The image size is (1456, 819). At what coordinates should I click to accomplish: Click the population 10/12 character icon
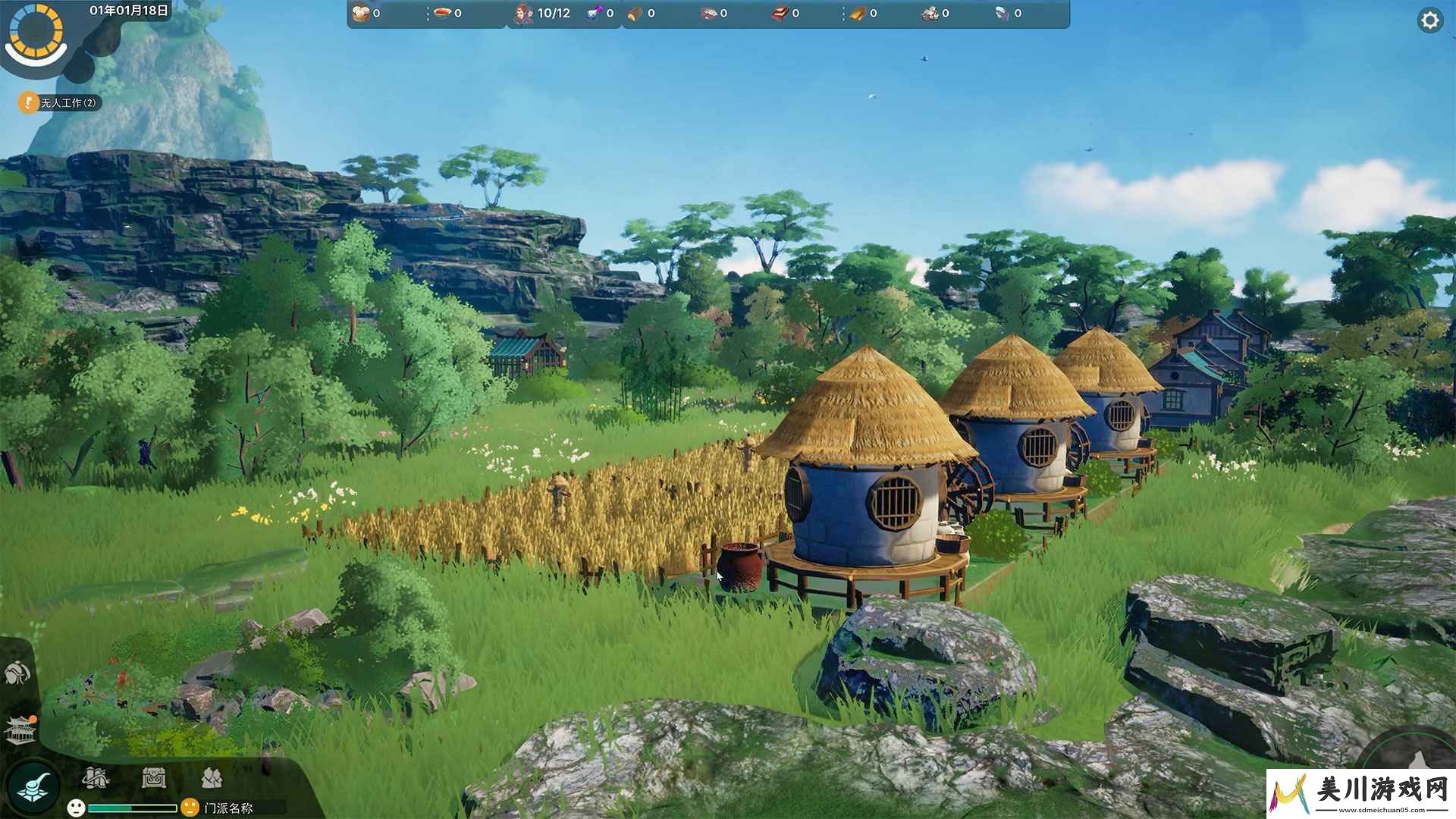pyautogui.click(x=524, y=13)
